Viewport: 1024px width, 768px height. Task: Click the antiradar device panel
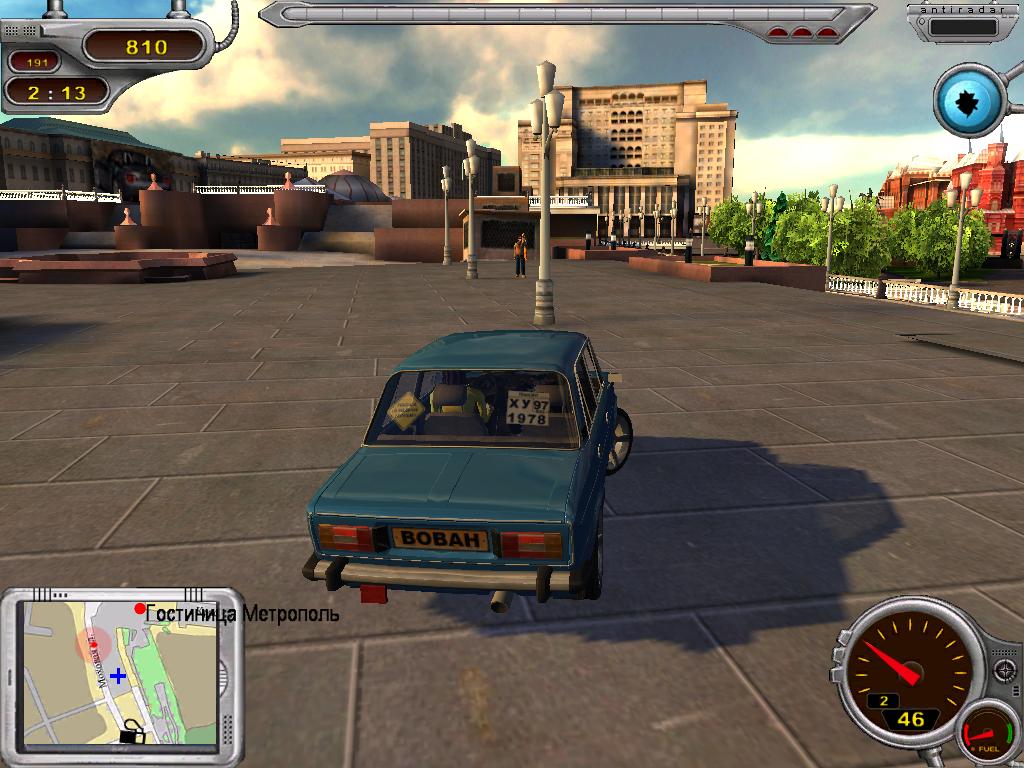961,24
